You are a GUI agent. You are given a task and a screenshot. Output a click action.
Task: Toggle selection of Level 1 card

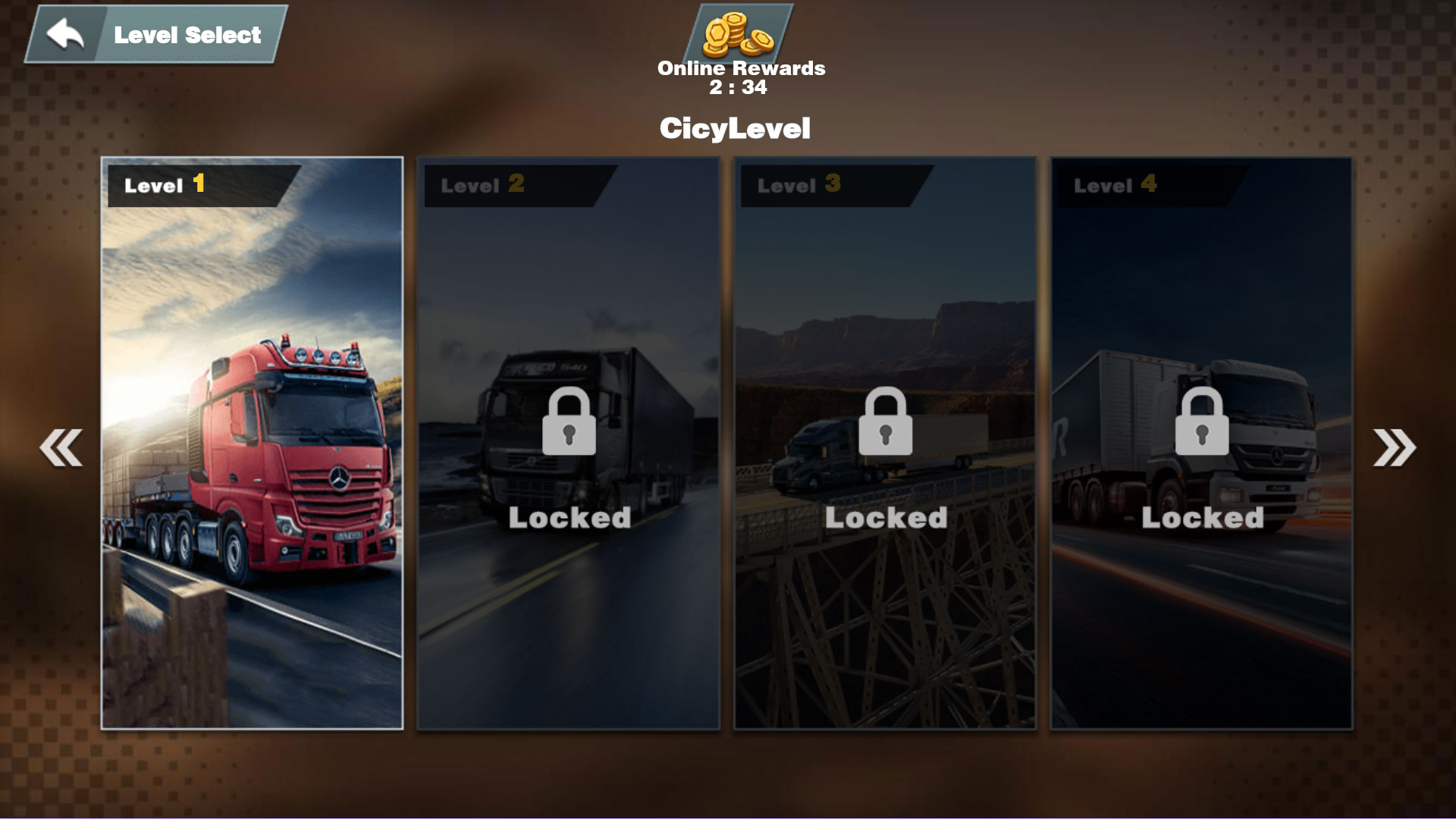(253, 444)
